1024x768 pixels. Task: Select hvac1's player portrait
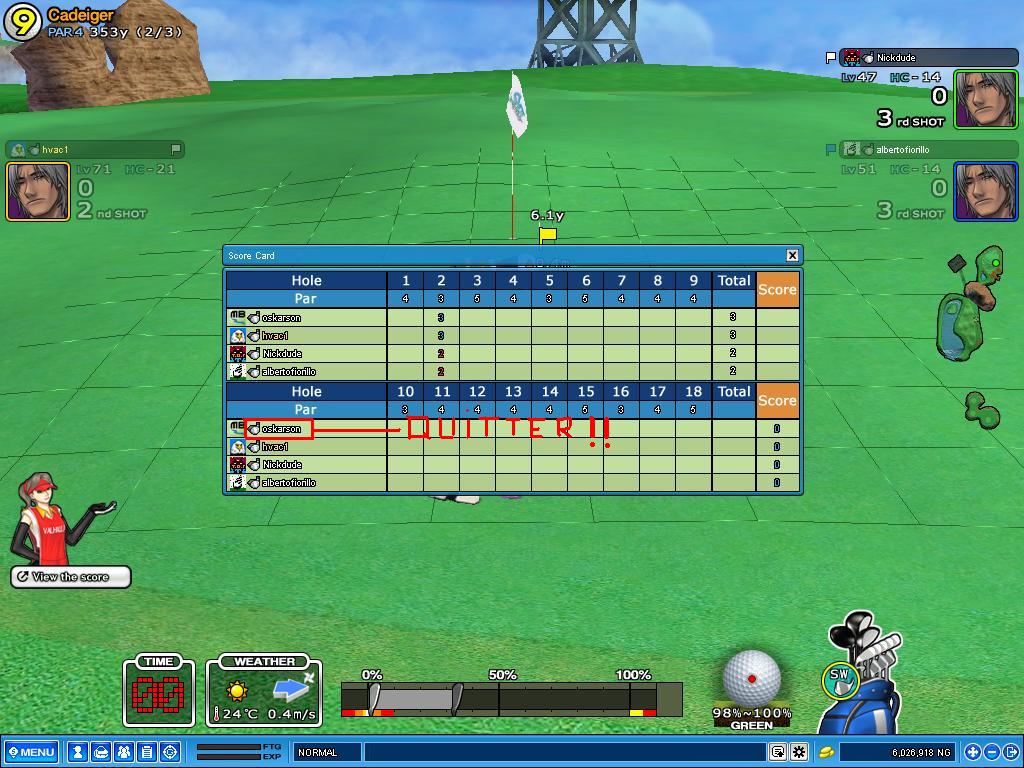pos(38,190)
